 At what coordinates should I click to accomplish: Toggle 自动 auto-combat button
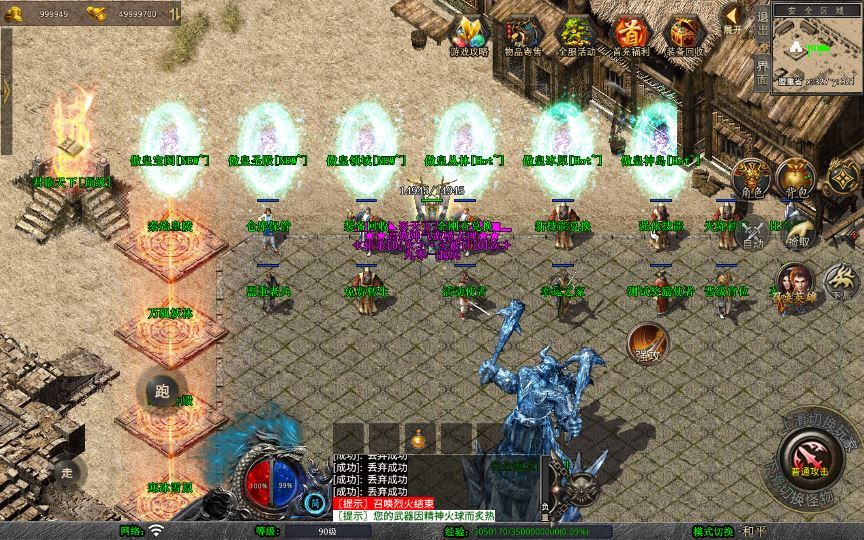(x=754, y=231)
